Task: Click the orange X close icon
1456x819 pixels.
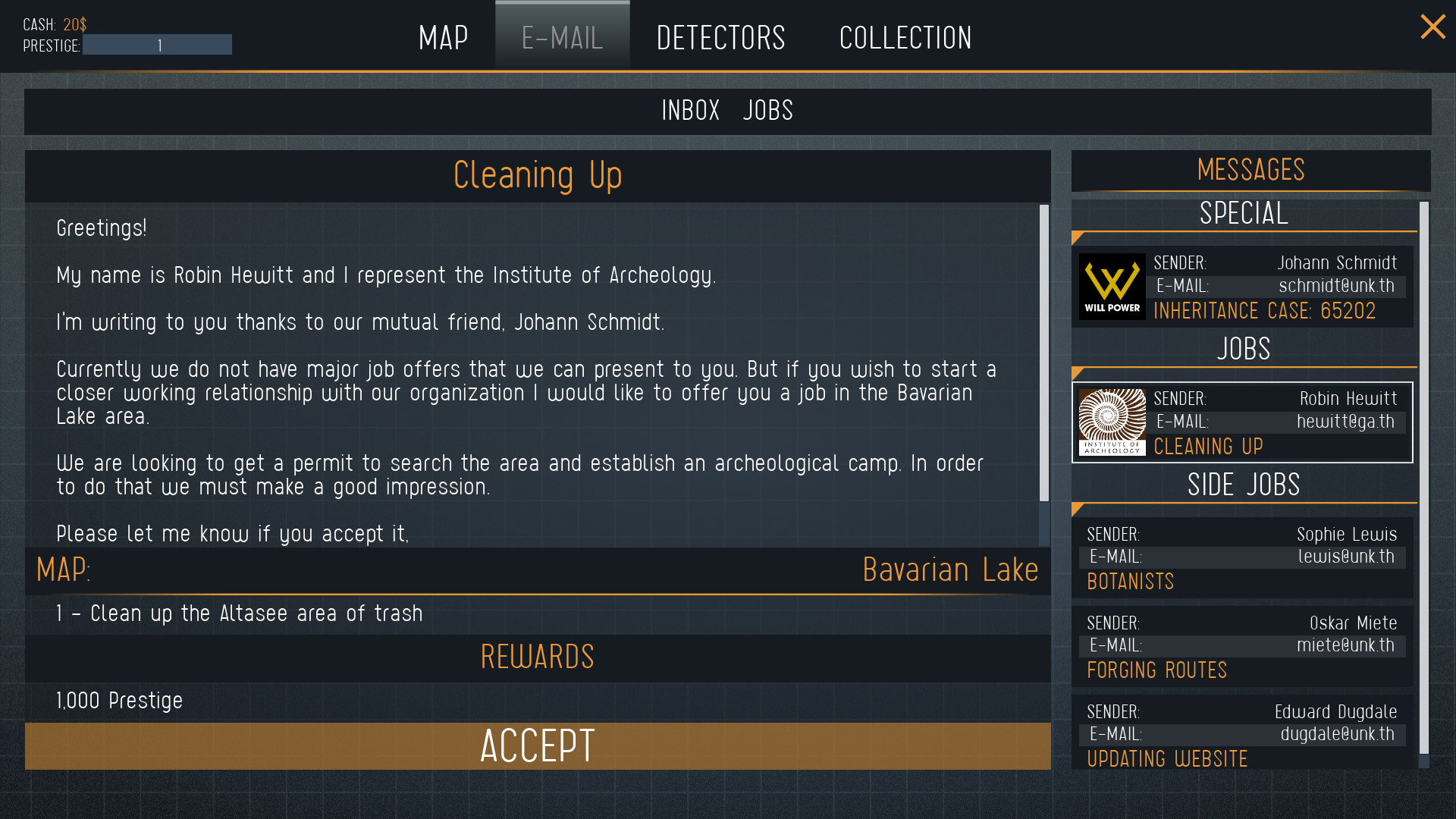Action: coord(1432,27)
